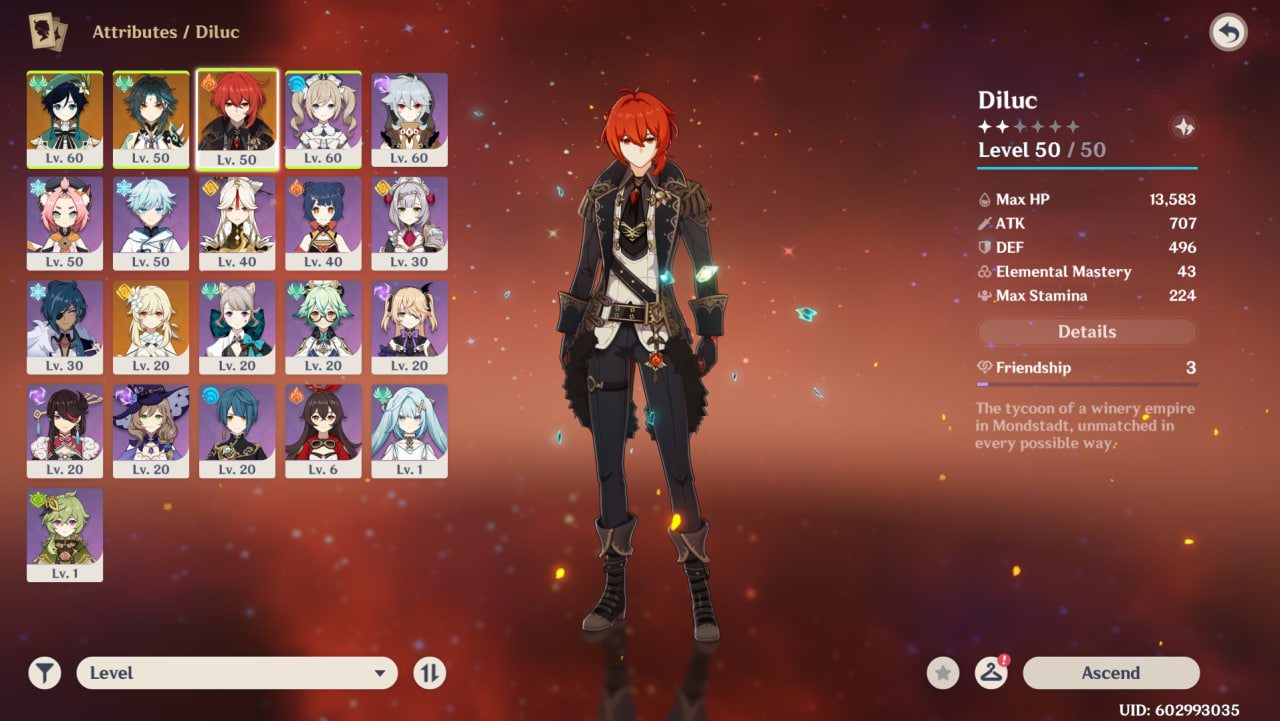The width and height of the screenshot is (1280, 721).
Task: Select Noelle's level 30 portrait
Action: click(409, 222)
